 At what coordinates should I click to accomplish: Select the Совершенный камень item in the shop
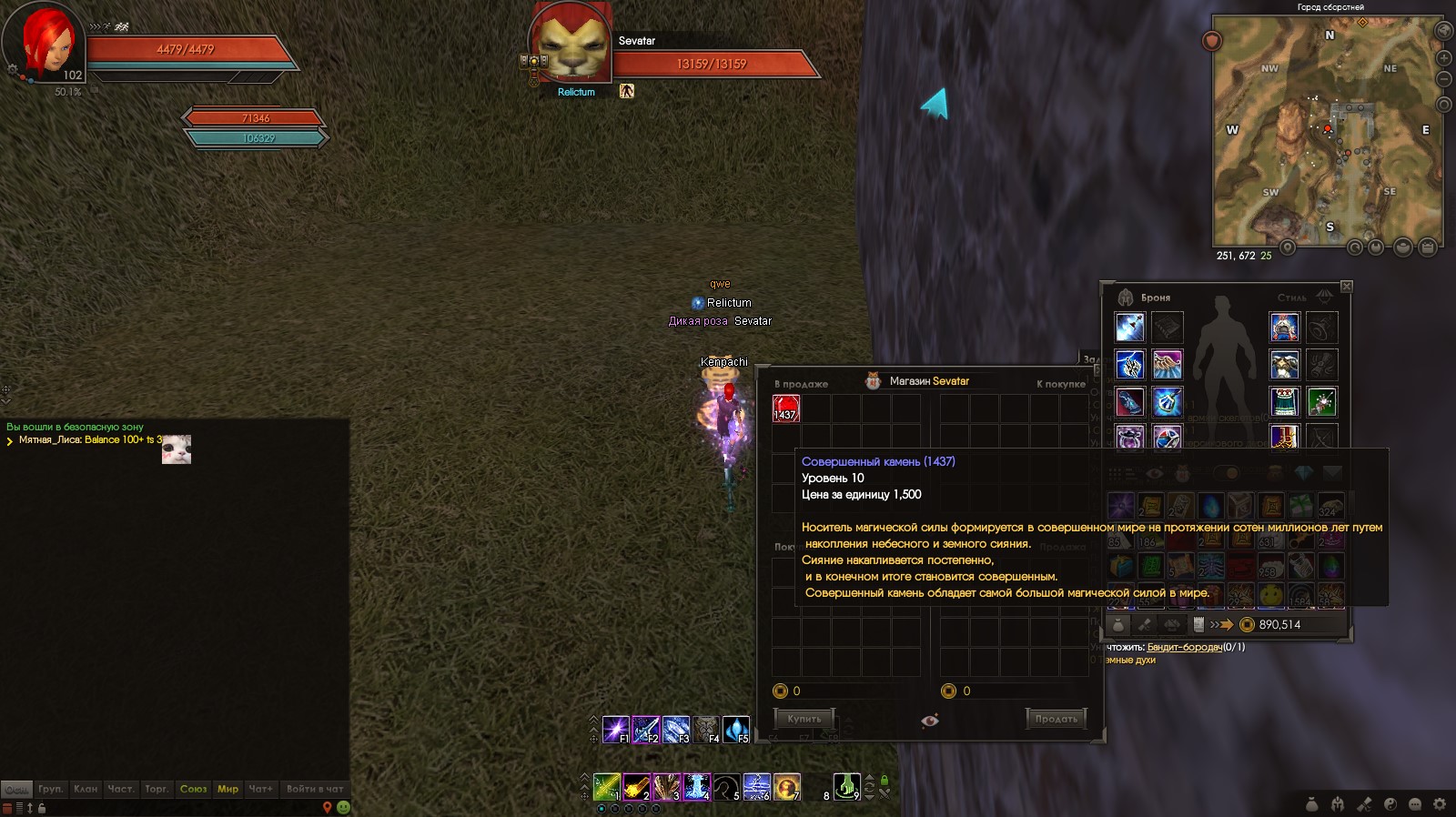coord(785,408)
